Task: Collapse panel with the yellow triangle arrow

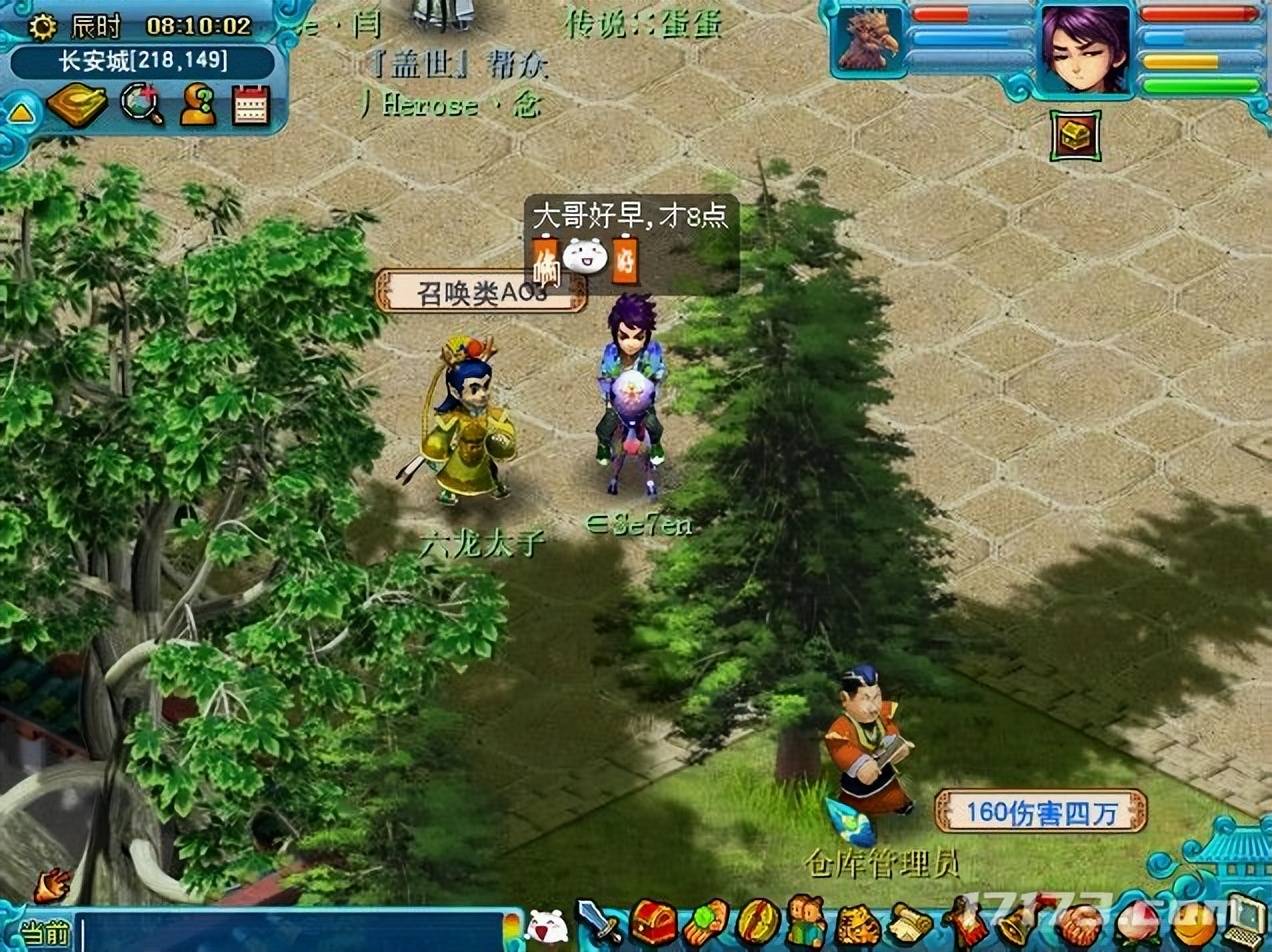Action: click(20, 112)
